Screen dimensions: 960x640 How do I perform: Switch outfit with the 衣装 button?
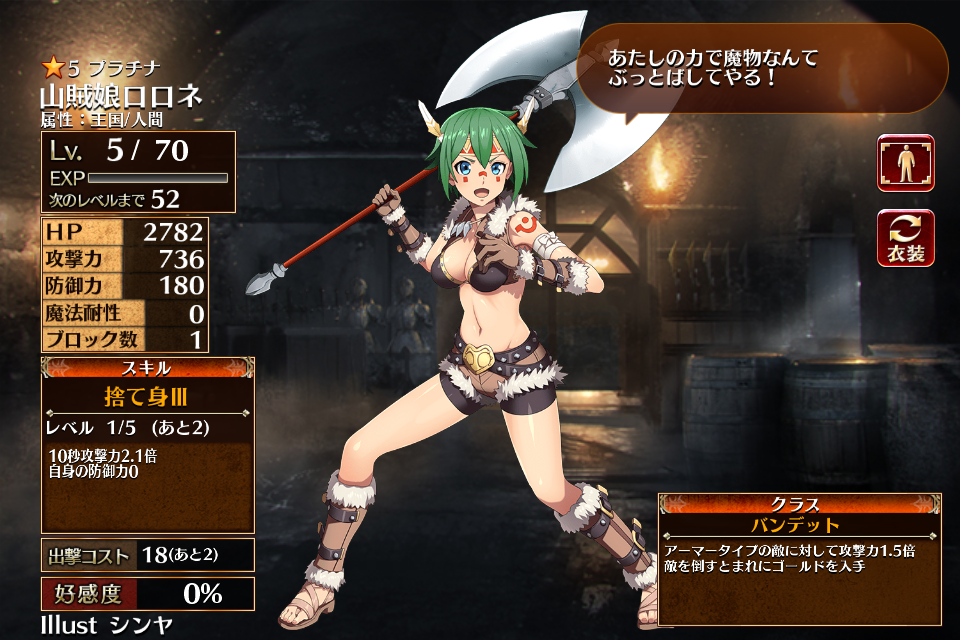point(906,238)
